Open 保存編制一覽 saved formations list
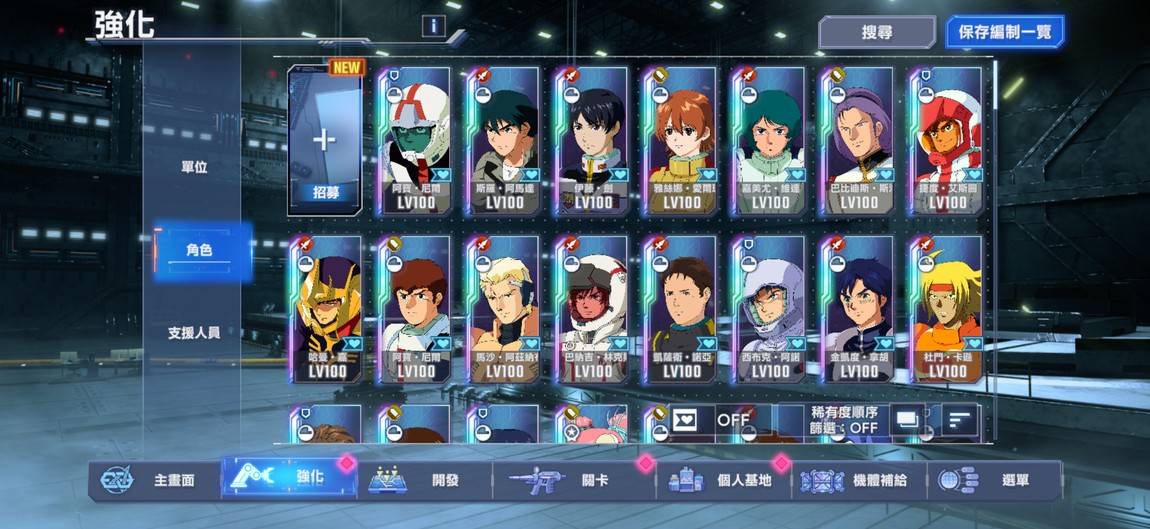Image resolution: width=1150 pixels, height=529 pixels. (x=1004, y=32)
